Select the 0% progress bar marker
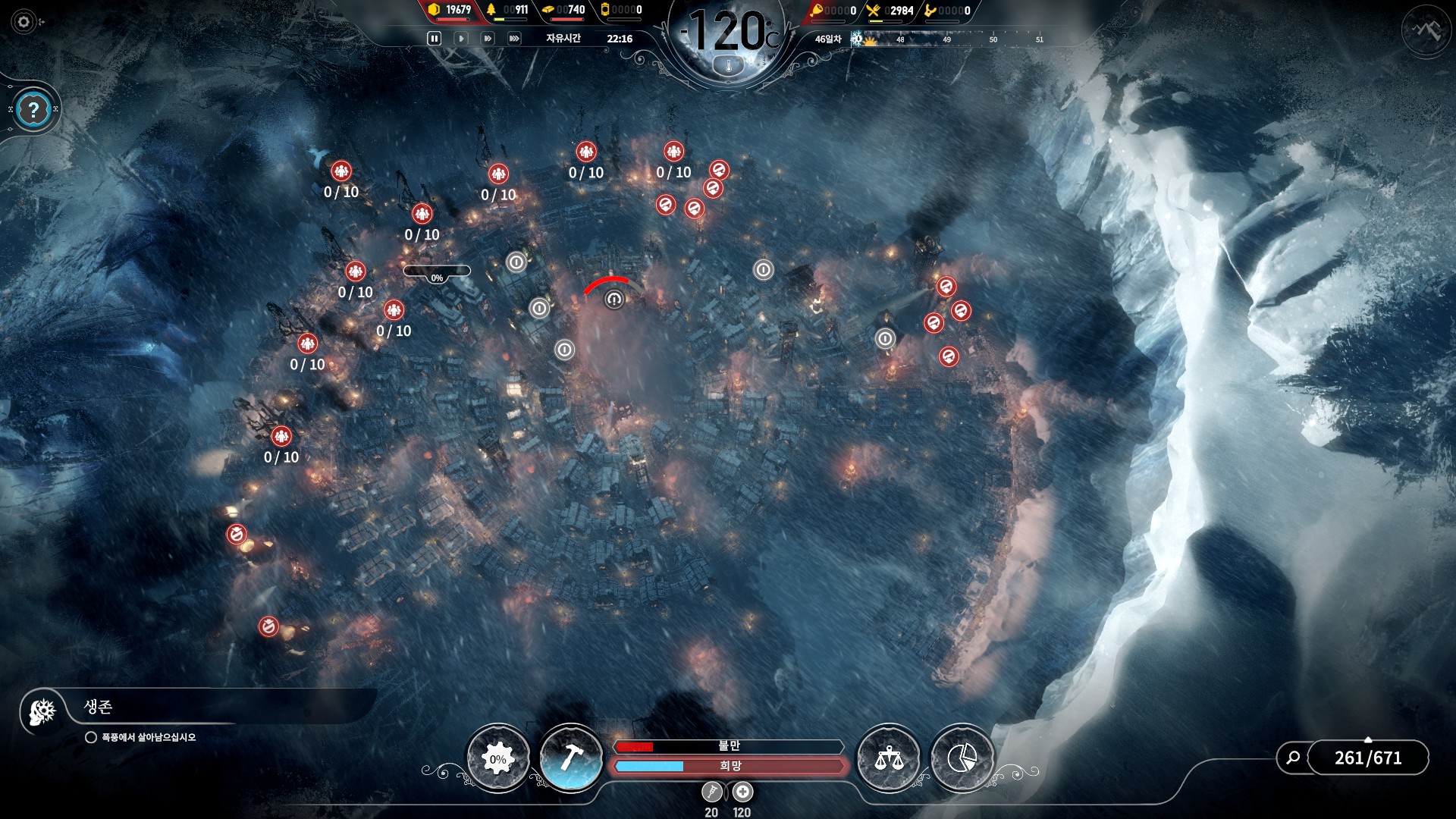The image size is (1456, 819). (437, 271)
